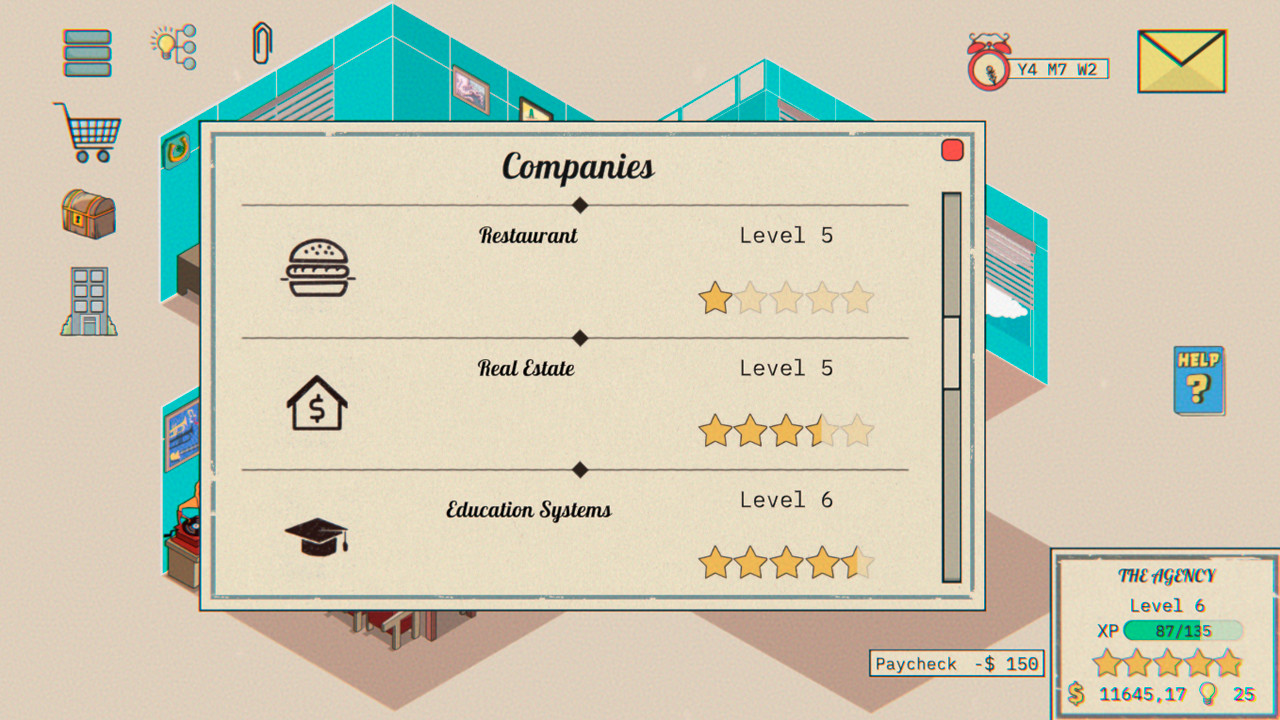Open the paperclip attachments icon
Screen dimensions: 1280x720
[264, 45]
